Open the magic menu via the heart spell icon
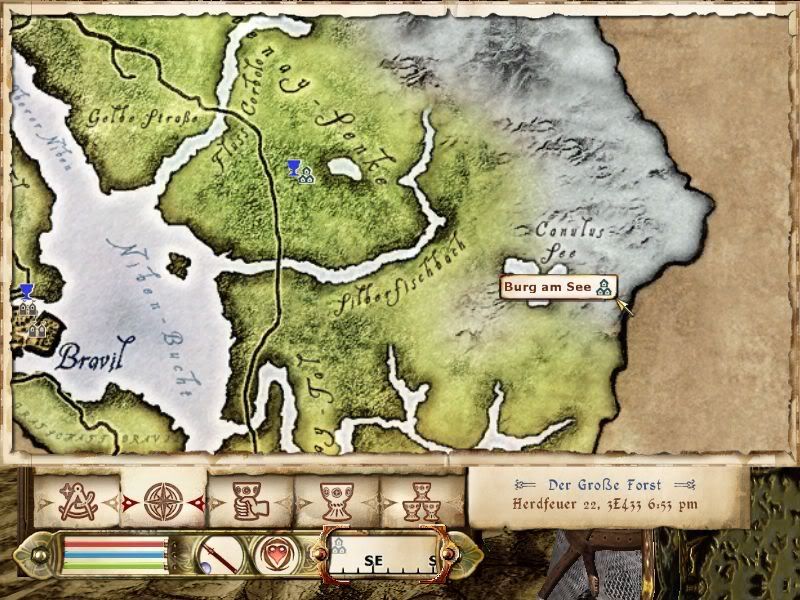The height and width of the screenshot is (600, 800). pyautogui.click(x=272, y=554)
